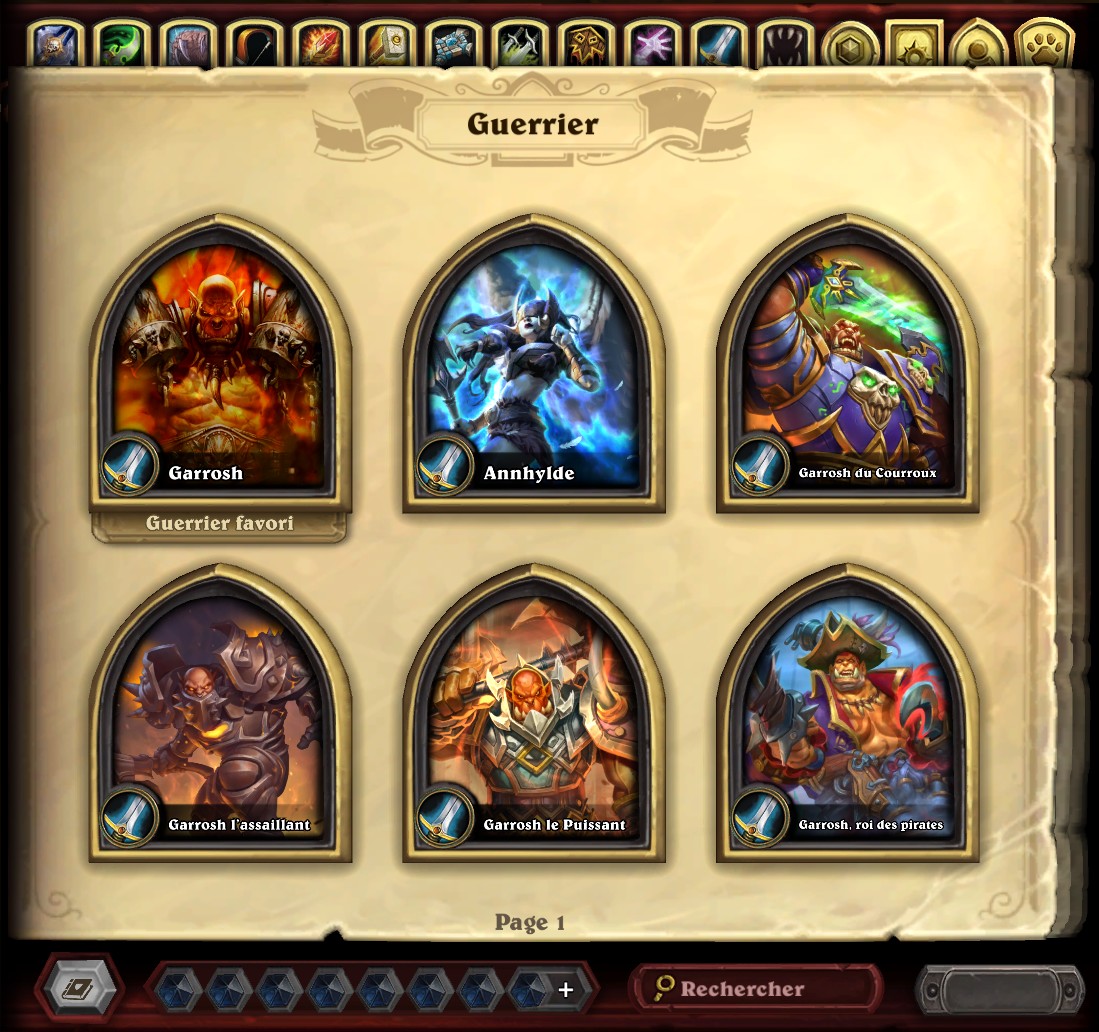
Task: Open the card set filter book button
Action: point(79,988)
